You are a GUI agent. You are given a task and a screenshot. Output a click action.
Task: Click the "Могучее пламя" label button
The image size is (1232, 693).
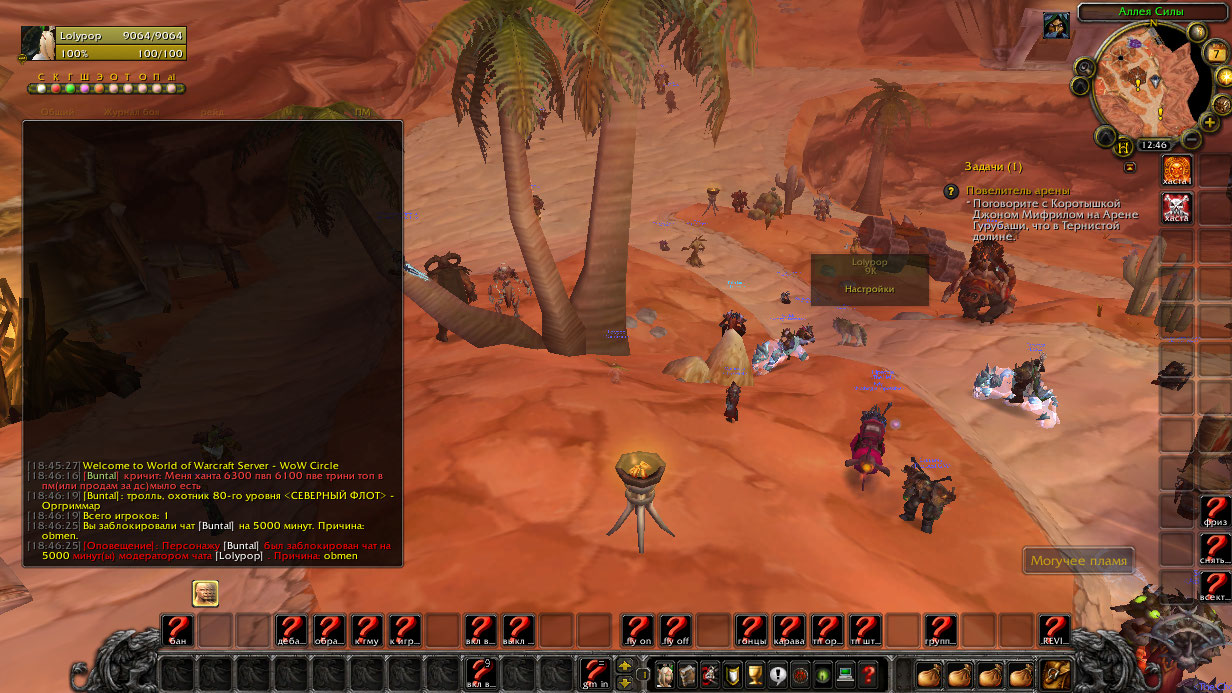coord(1079,561)
